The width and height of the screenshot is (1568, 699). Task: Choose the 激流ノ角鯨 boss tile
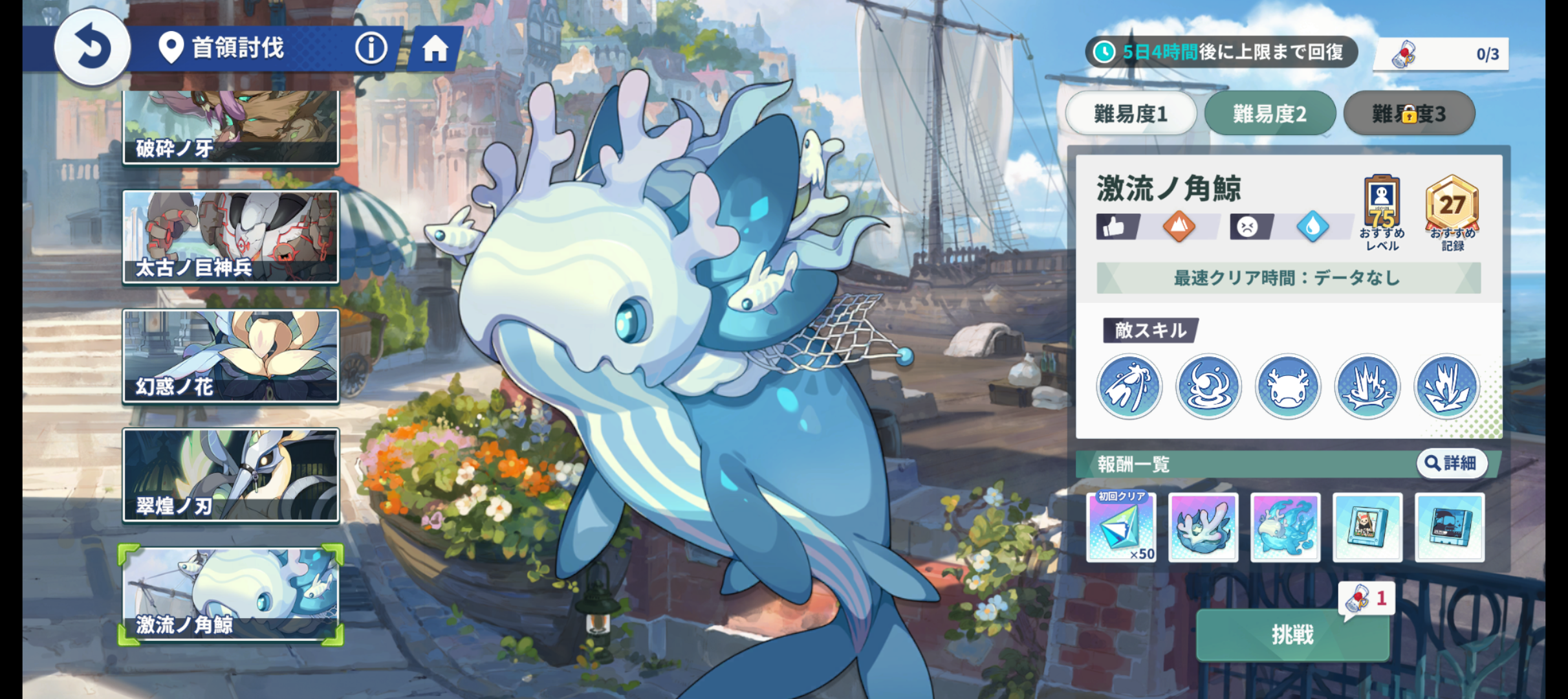click(x=230, y=595)
